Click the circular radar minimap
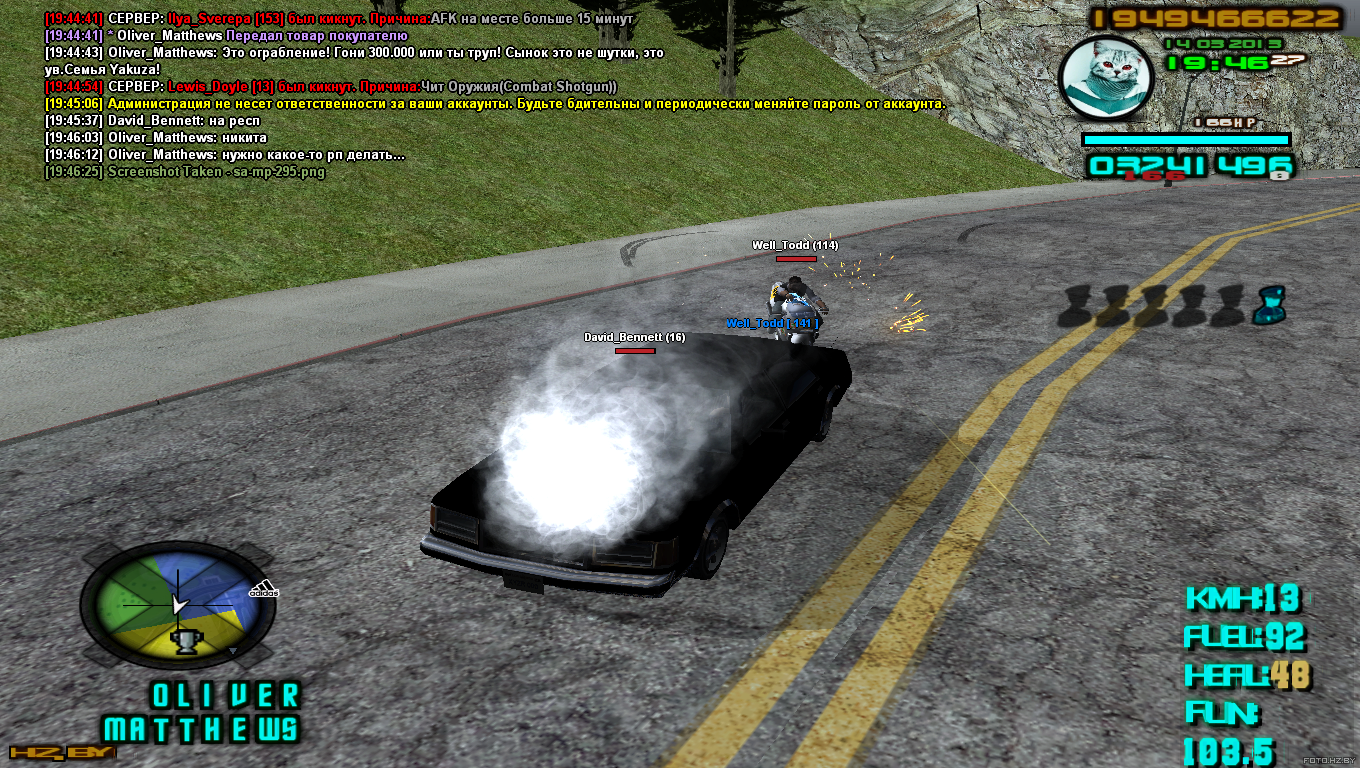The width and height of the screenshot is (1360, 768). pos(178,607)
